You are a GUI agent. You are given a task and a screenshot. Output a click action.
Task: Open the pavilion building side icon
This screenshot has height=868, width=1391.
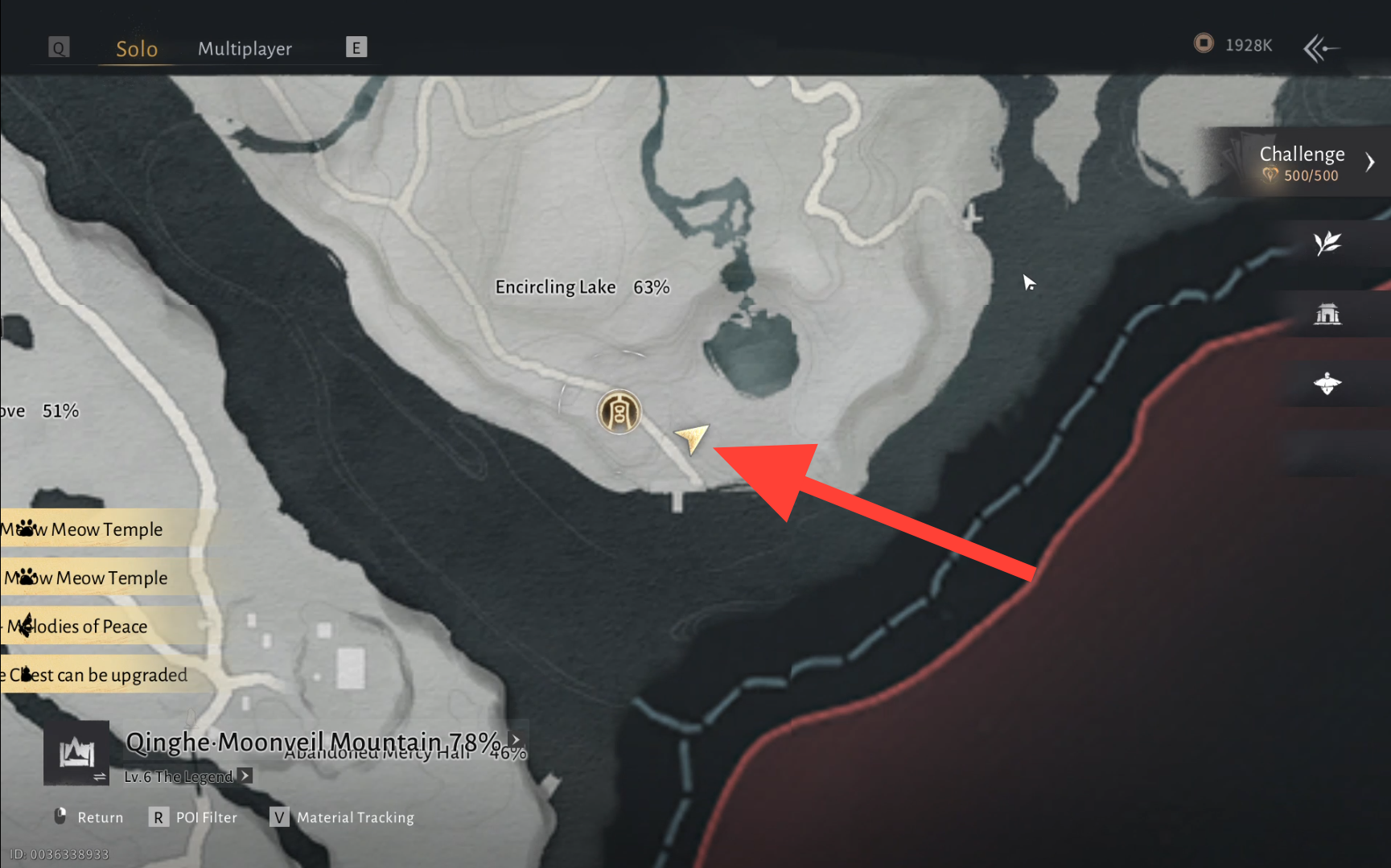[x=1327, y=314]
